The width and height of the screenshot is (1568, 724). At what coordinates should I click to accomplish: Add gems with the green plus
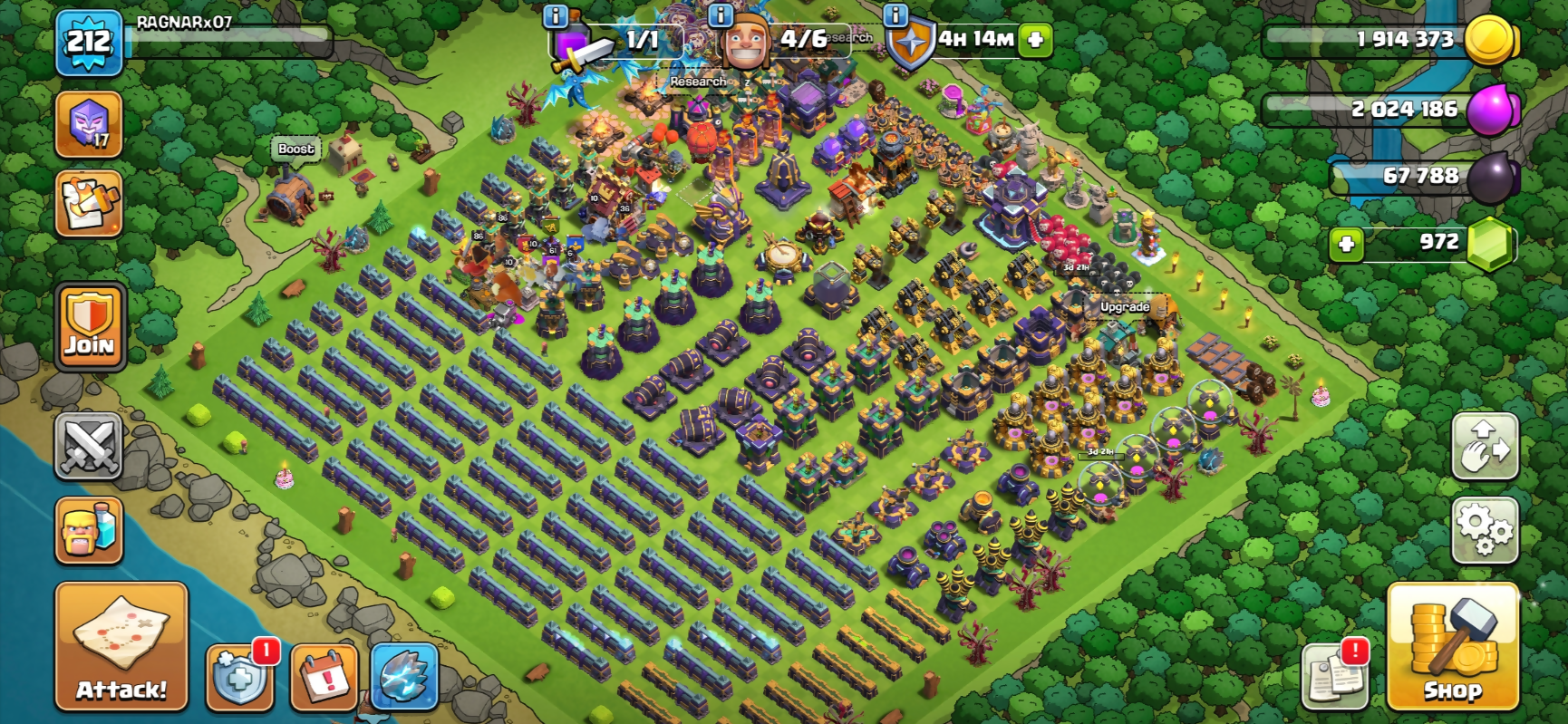(1346, 244)
